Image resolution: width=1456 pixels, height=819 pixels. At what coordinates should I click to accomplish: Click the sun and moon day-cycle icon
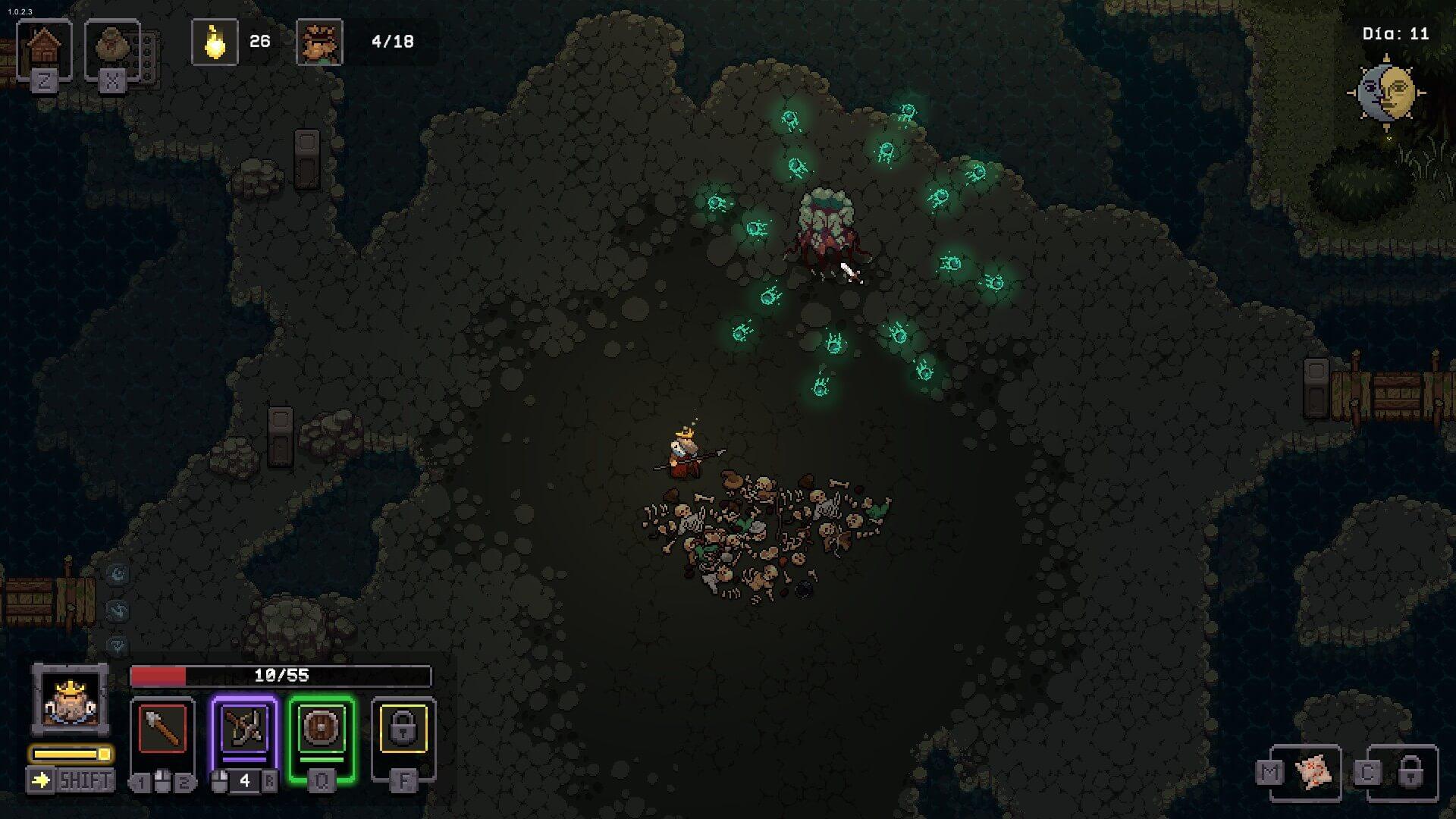pyautogui.click(x=1386, y=93)
